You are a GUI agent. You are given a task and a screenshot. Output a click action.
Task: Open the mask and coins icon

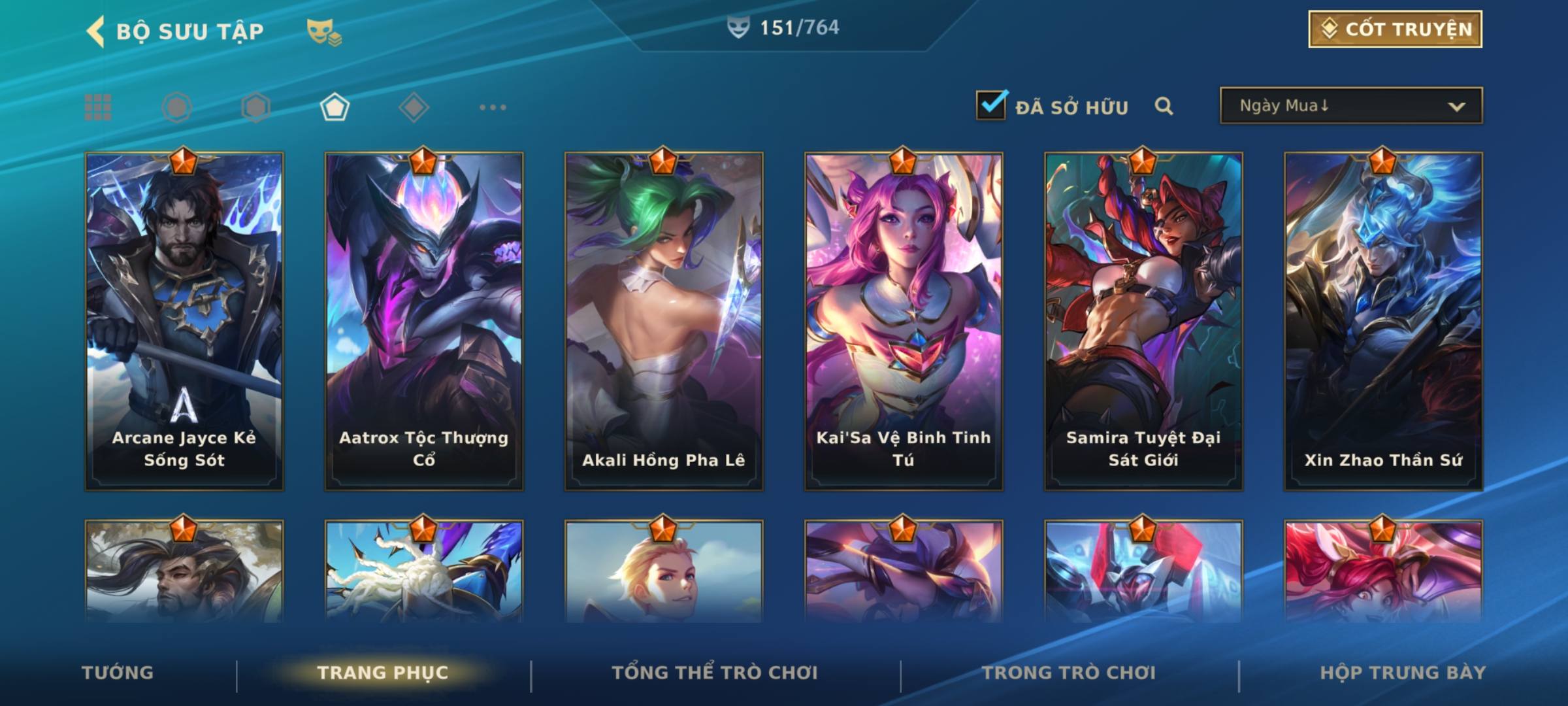pyautogui.click(x=324, y=31)
